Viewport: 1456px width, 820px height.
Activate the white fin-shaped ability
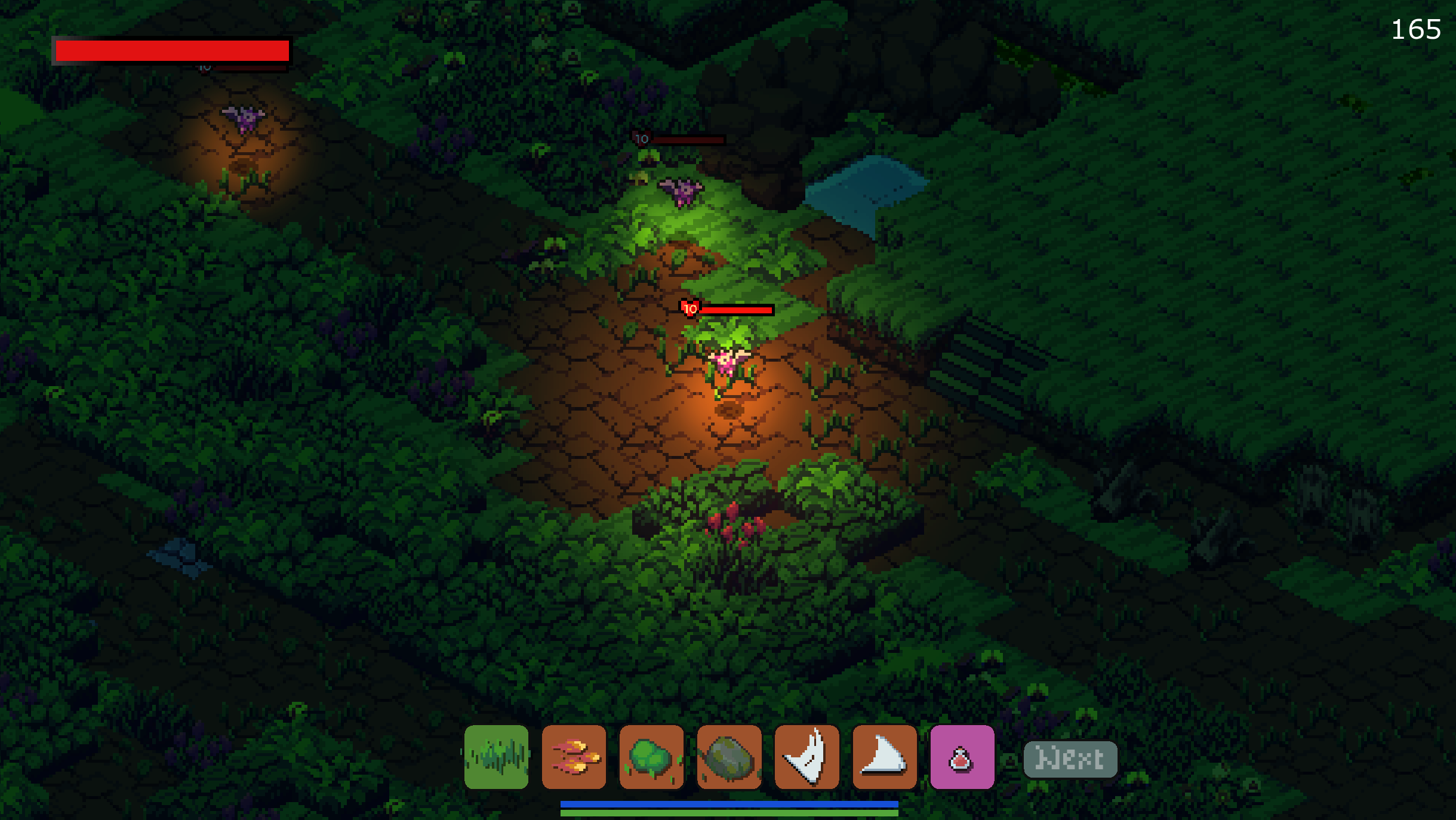click(884, 757)
